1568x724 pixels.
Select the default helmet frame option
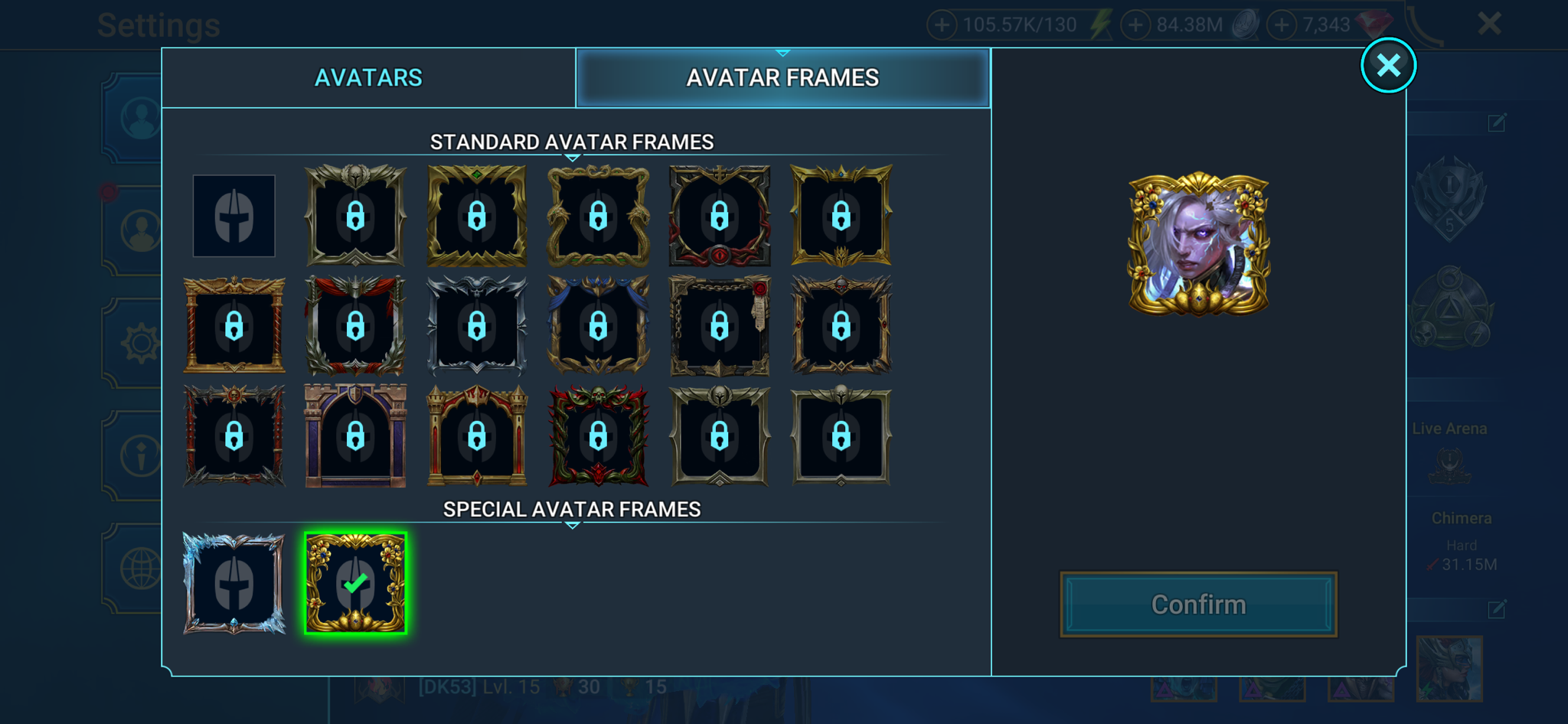[x=234, y=217]
